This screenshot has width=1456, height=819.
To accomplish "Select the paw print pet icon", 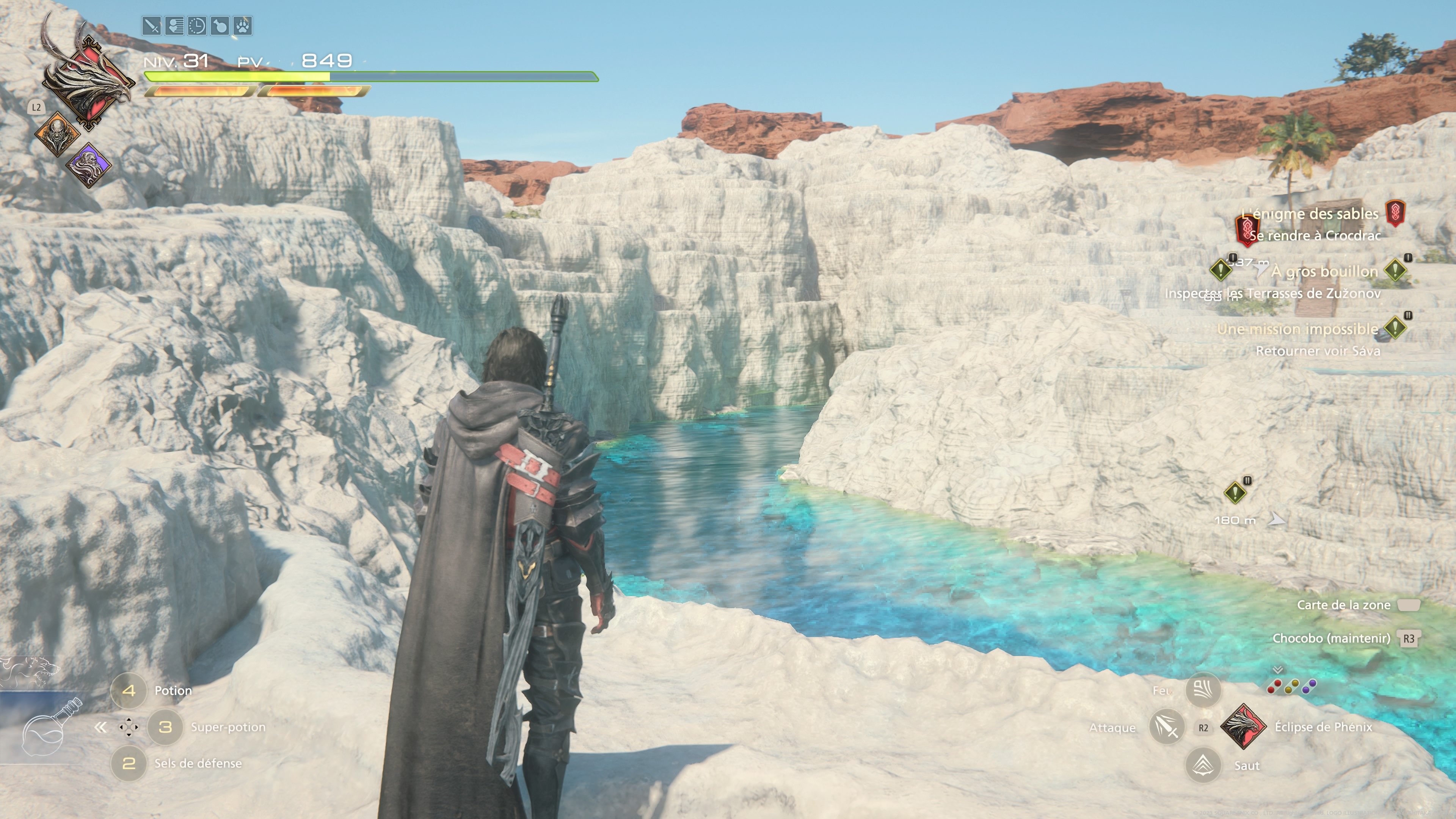I will (243, 27).
